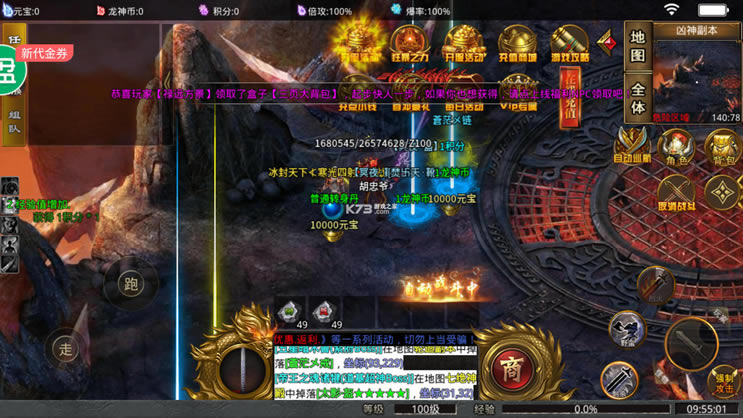Switch to run mode with 跑 button
The height and width of the screenshot is (418, 743).
click(x=131, y=283)
